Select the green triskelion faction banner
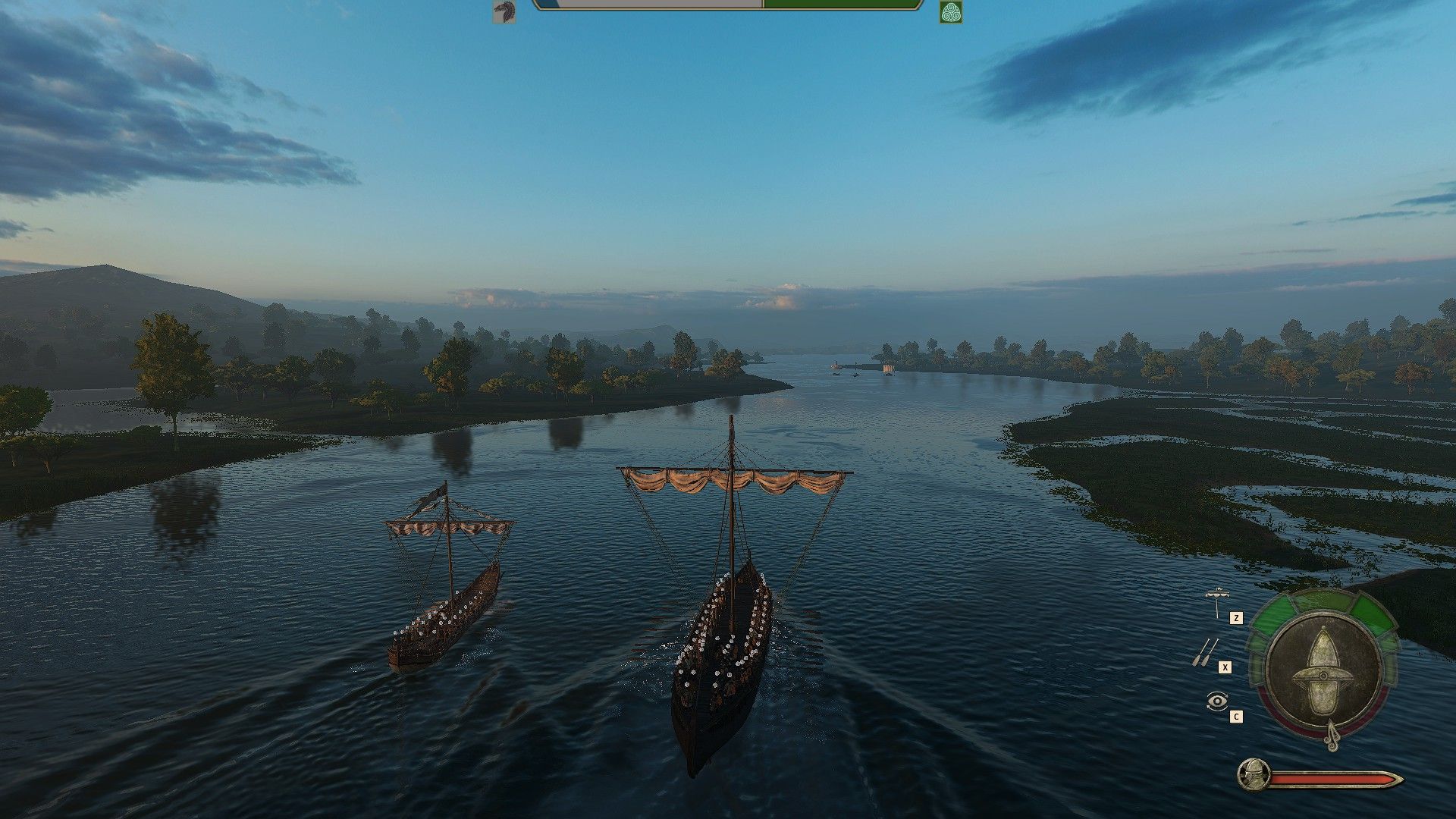This screenshot has width=1456, height=819. [x=950, y=12]
